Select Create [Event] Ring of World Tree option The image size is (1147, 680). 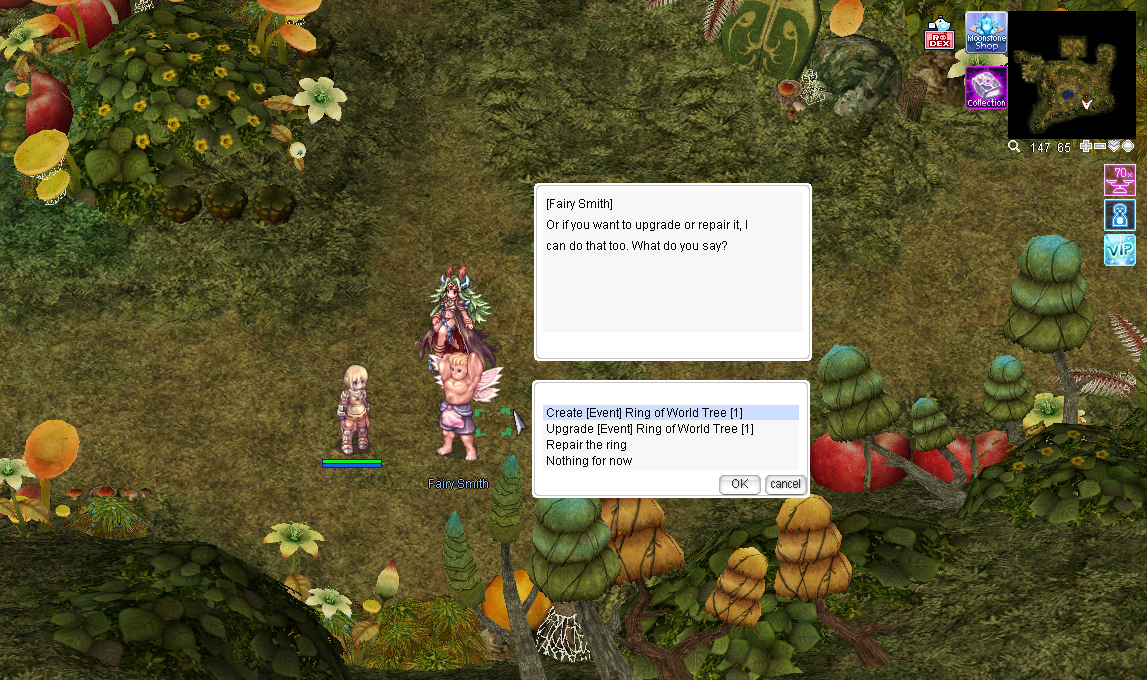click(644, 413)
